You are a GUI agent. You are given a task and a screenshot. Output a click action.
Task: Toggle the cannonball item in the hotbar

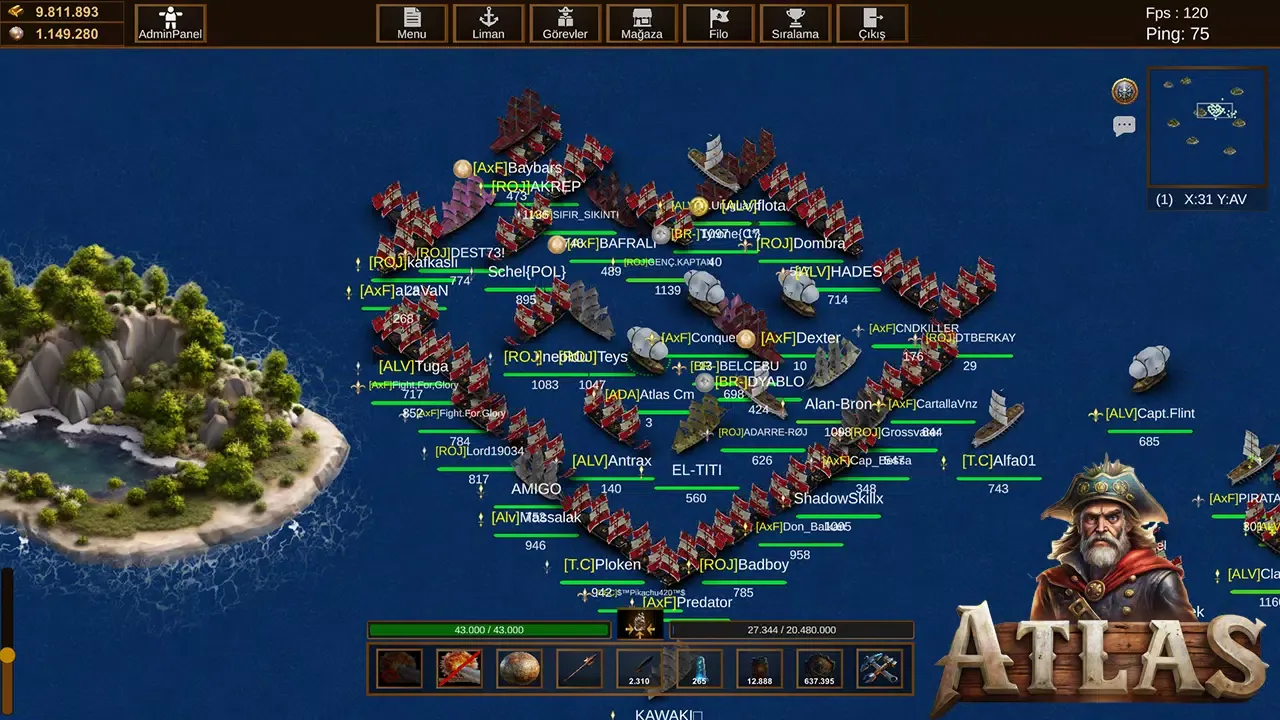tap(519, 668)
